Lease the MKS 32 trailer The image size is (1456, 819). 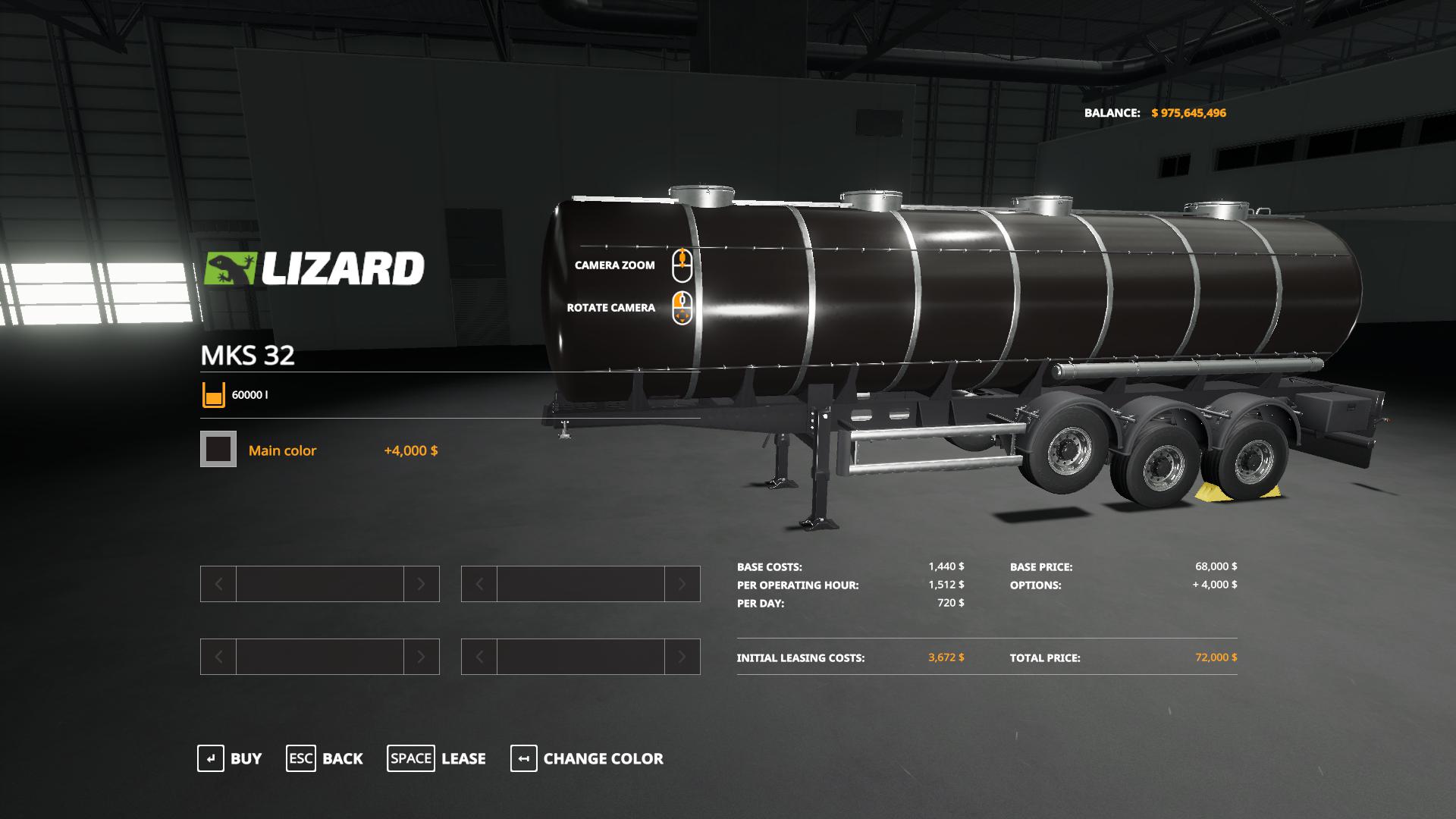click(436, 758)
